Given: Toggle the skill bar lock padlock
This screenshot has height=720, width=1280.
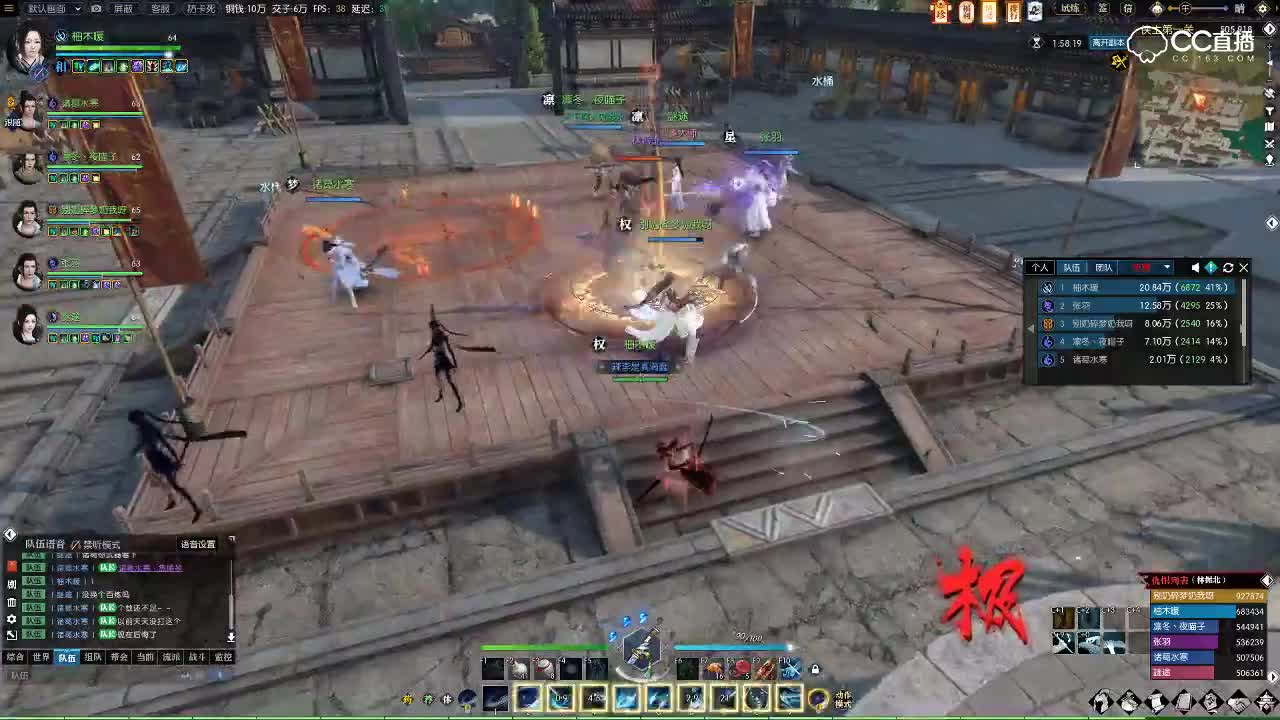Looking at the screenshot, I should click(x=814, y=667).
